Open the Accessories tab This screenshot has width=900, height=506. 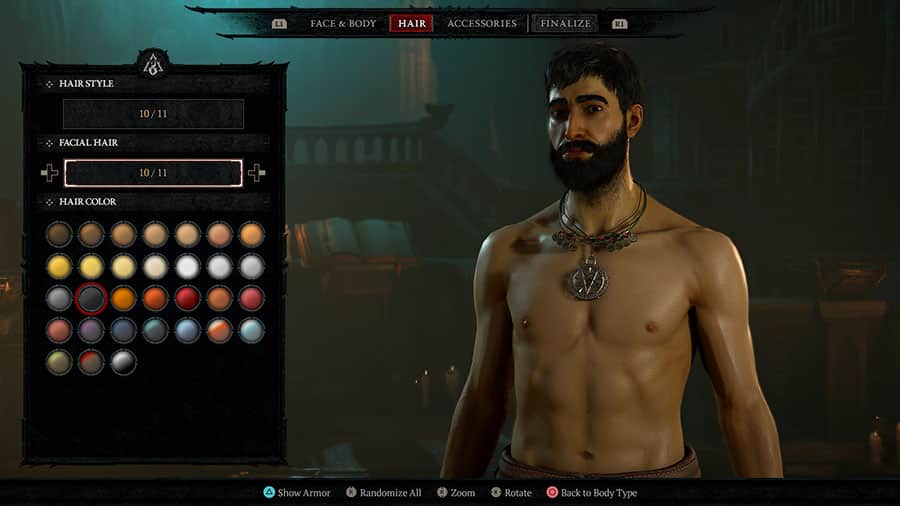(482, 23)
